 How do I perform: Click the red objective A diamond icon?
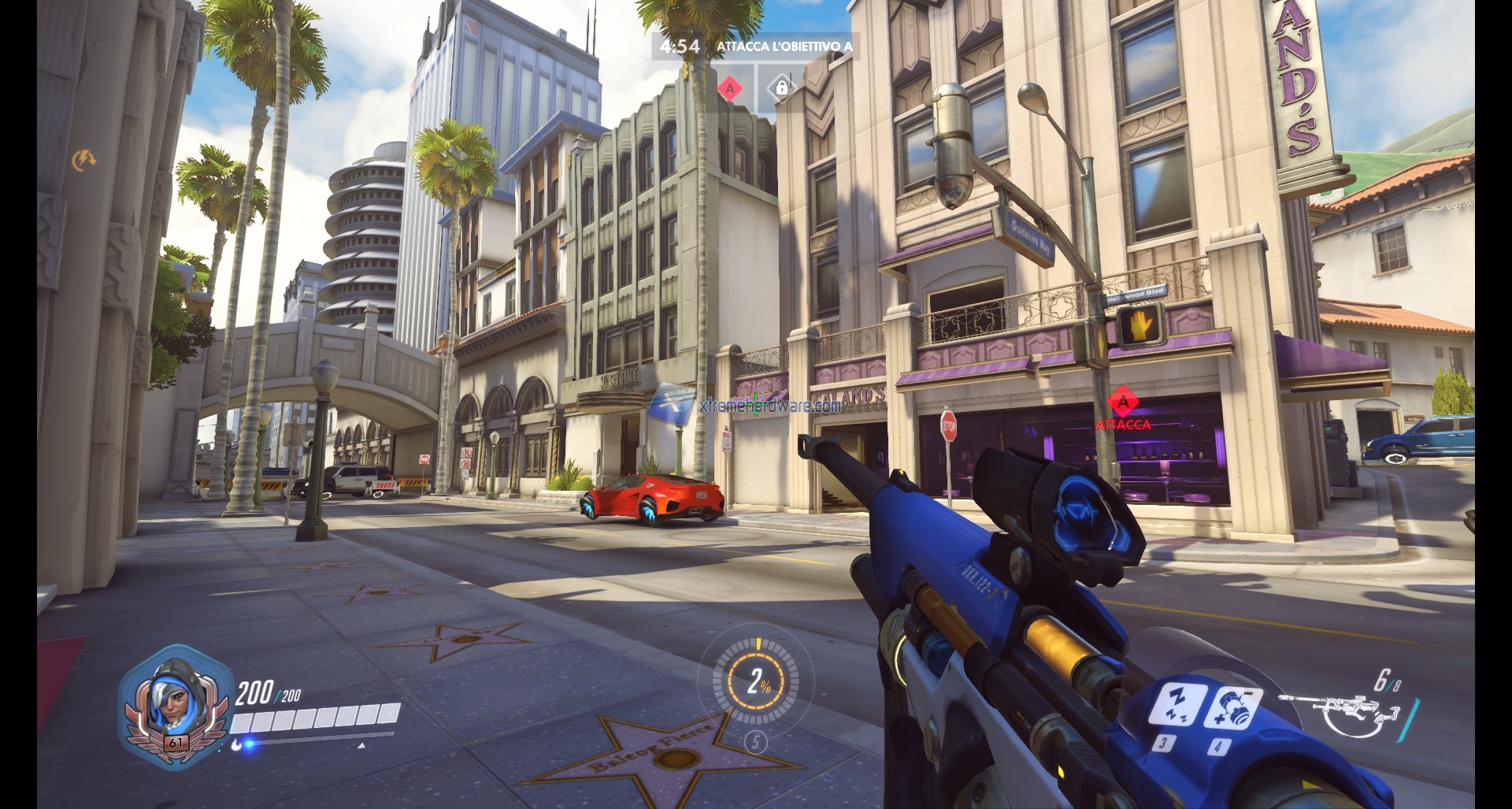point(731,89)
